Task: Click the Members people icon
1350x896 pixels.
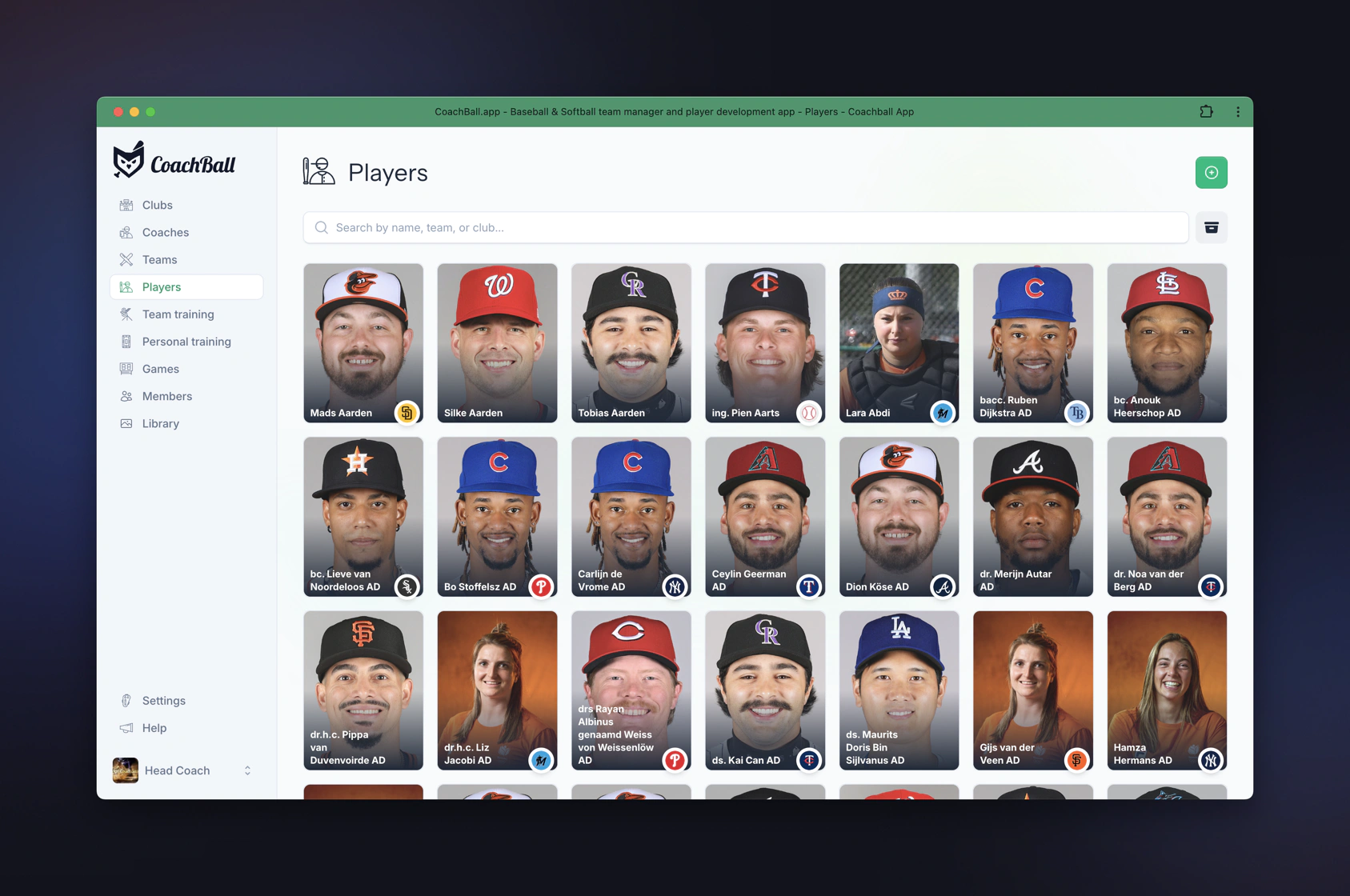Action: pos(126,396)
